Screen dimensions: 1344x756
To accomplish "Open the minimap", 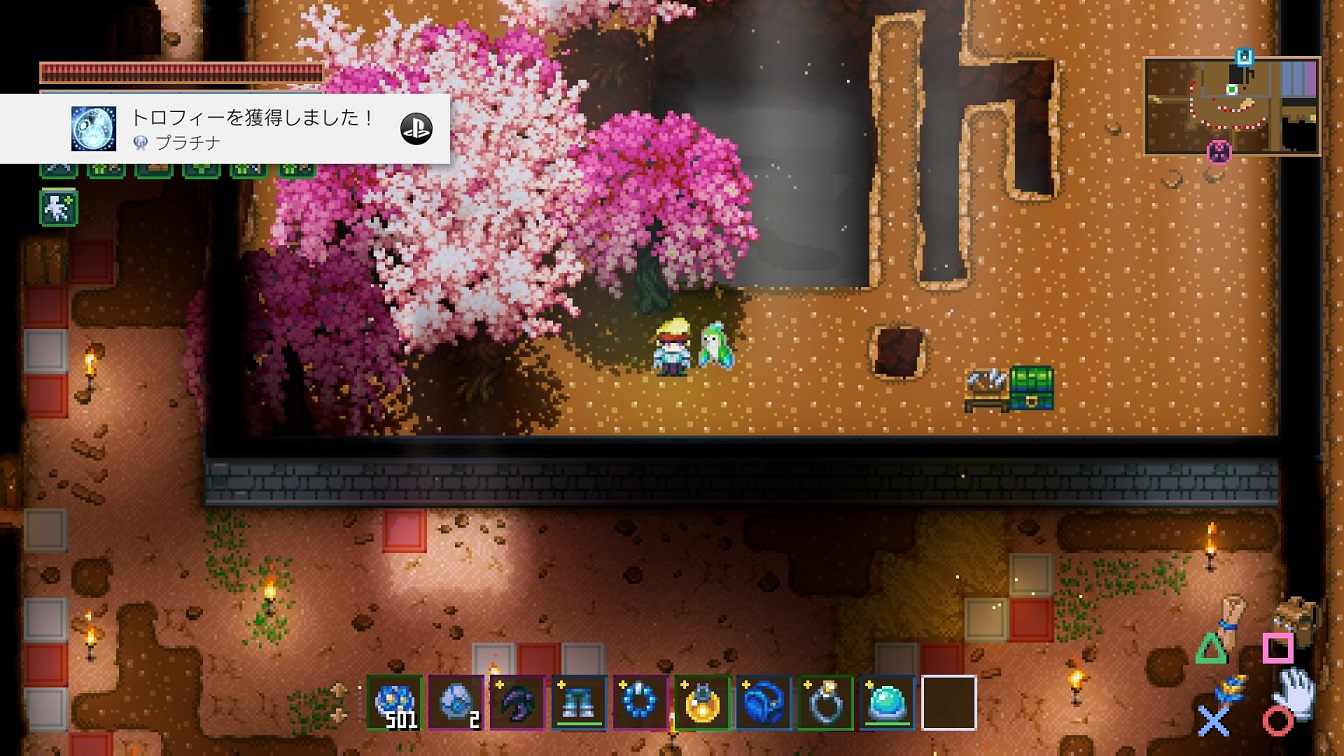I will click(x=1232, y=106).
